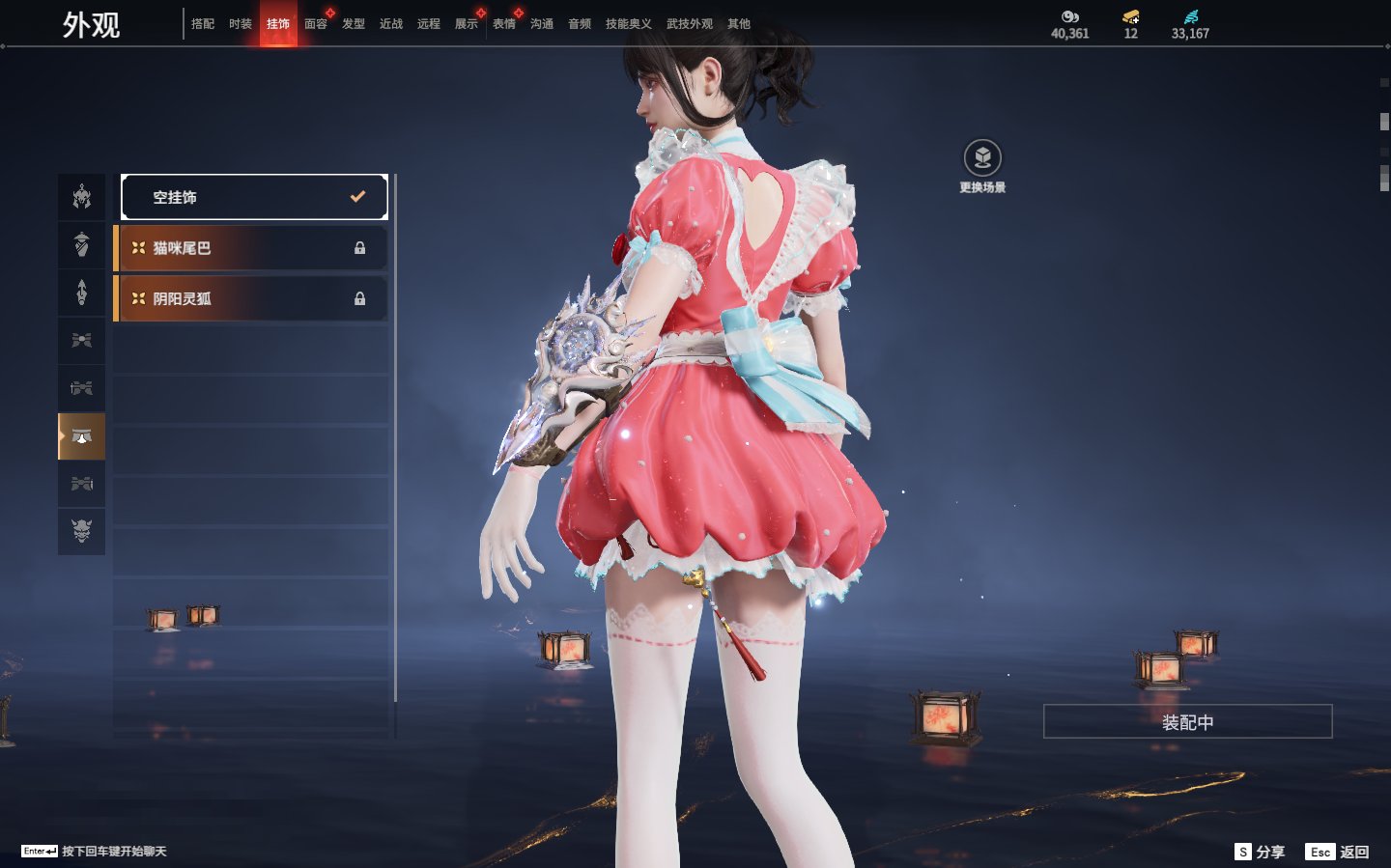1391x868 pixels.
Task: Choose the locked 猫咪尾巴 accessory
Action: point(251,248)
